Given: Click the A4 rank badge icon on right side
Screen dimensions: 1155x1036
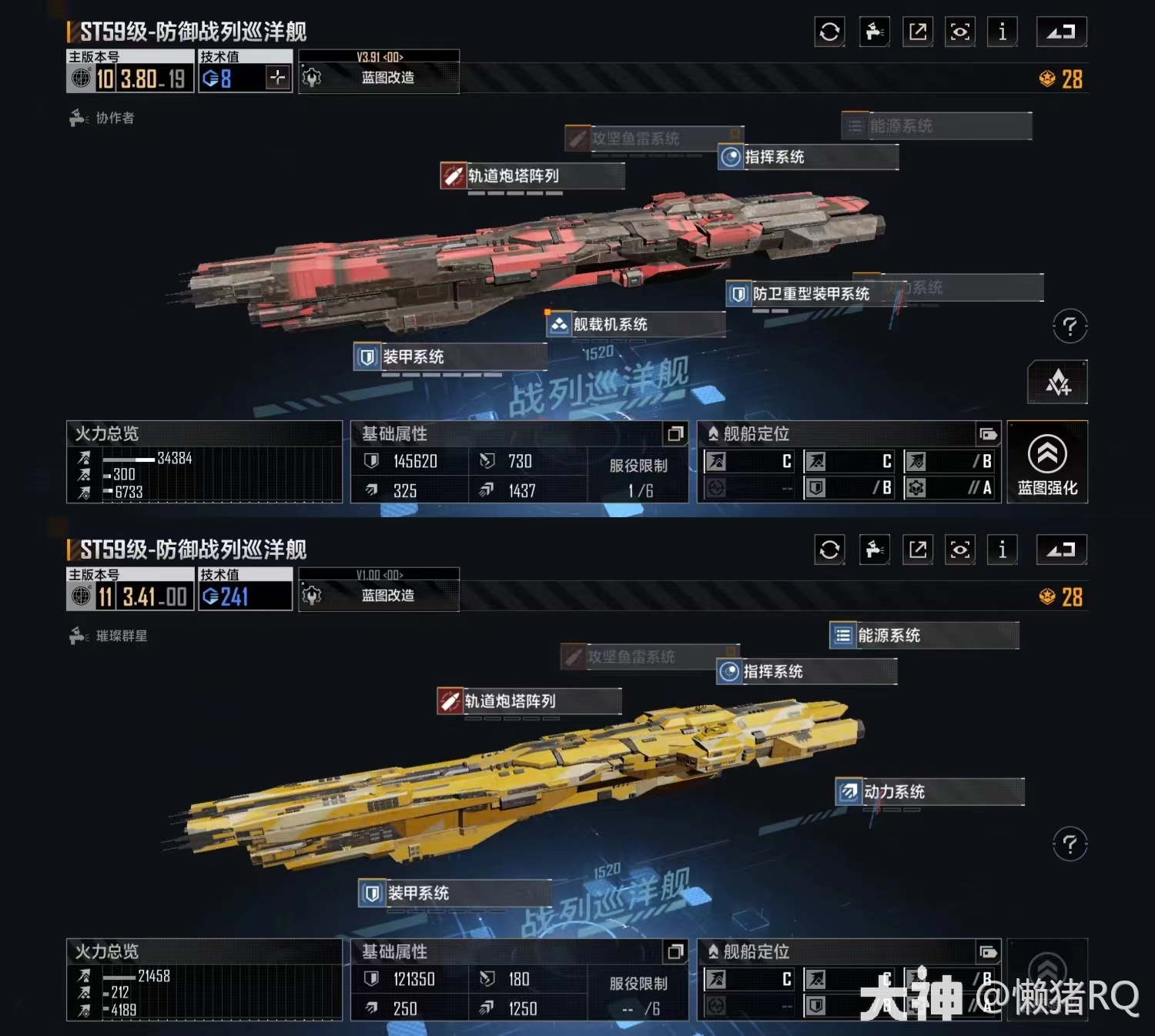Looking at the screenshot, I should [1059, 383].
